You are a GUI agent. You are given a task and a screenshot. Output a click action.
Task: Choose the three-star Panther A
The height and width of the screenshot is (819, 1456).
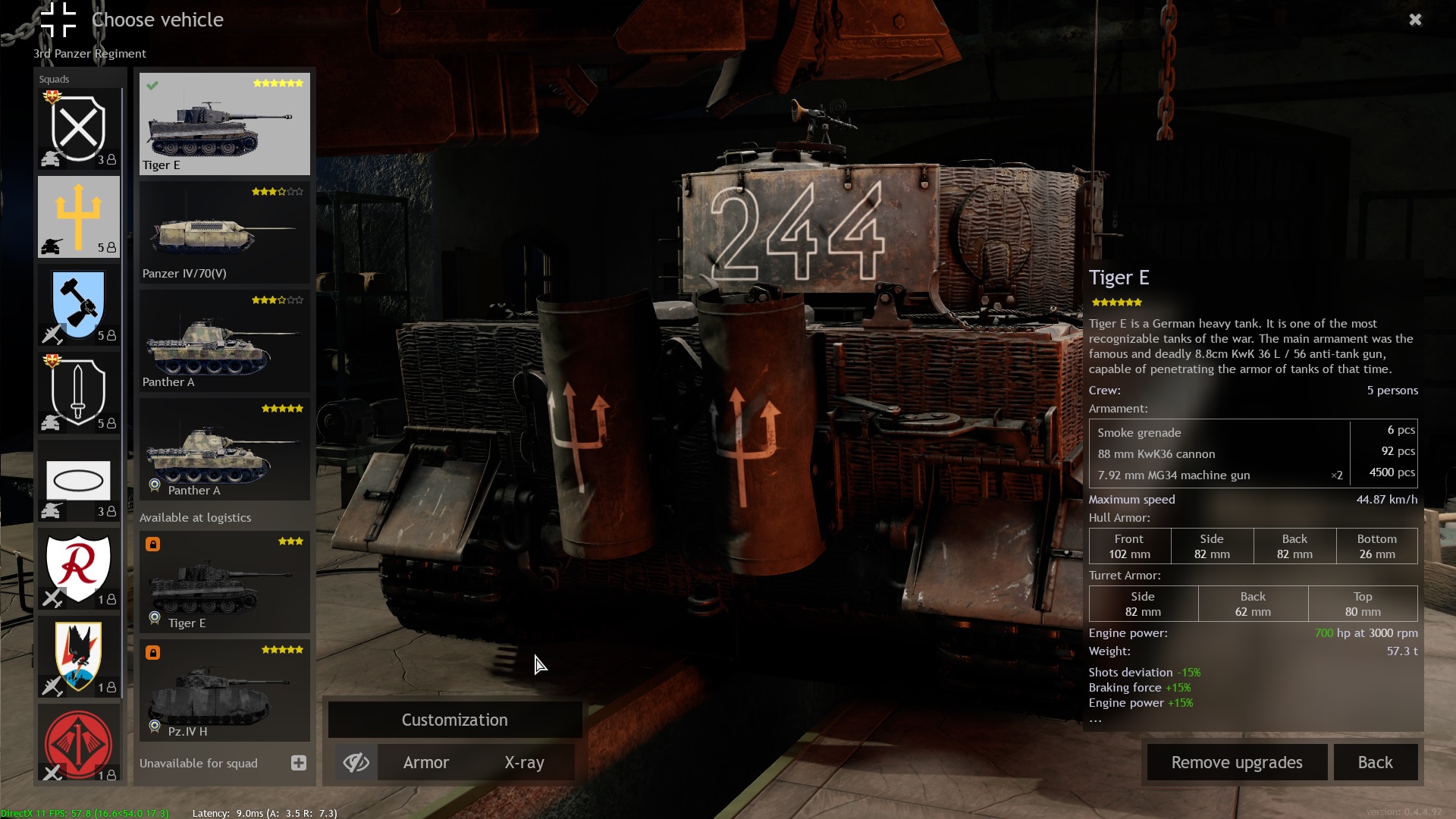(x=224, y=341)
